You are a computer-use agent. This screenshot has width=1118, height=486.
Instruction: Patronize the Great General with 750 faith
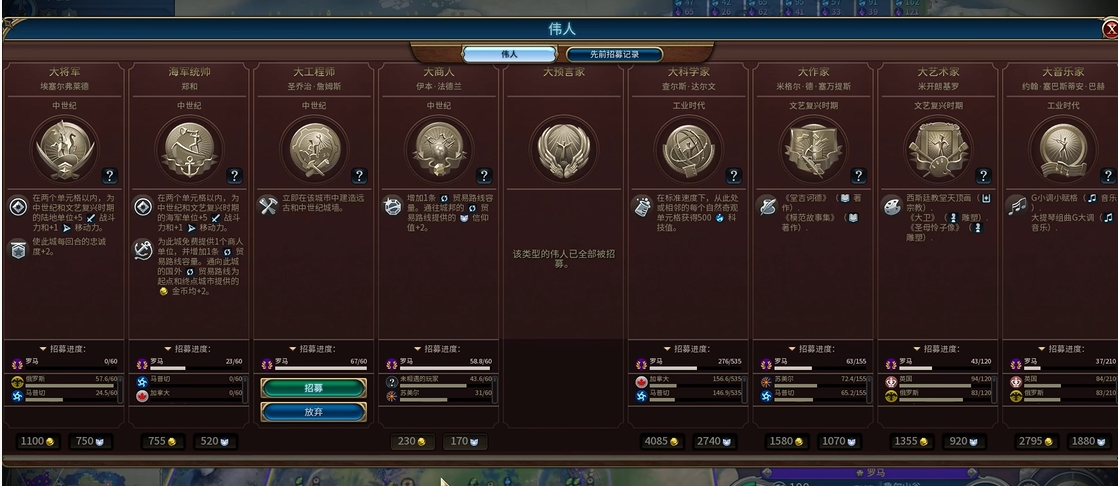tap(91, 441)
